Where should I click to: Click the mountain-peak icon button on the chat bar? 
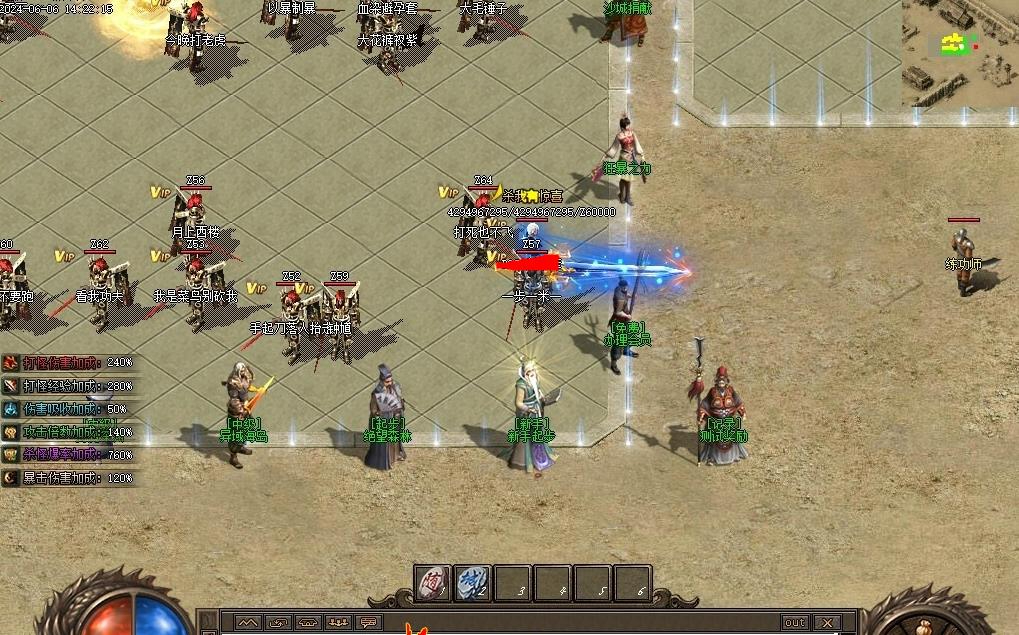[x=247, y=623]
